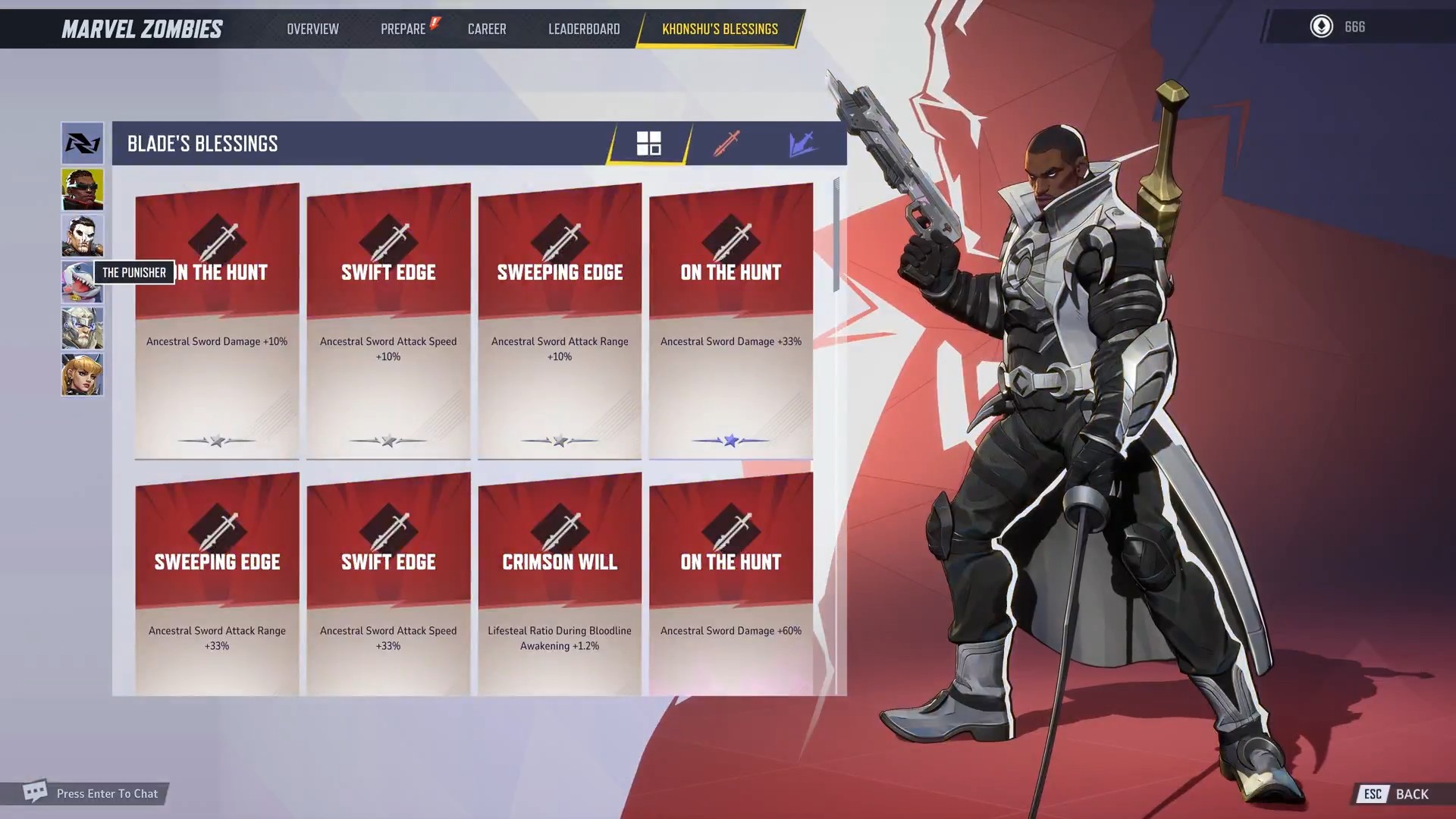Click the Marvel Rivals logo icon above portraits

82,143
